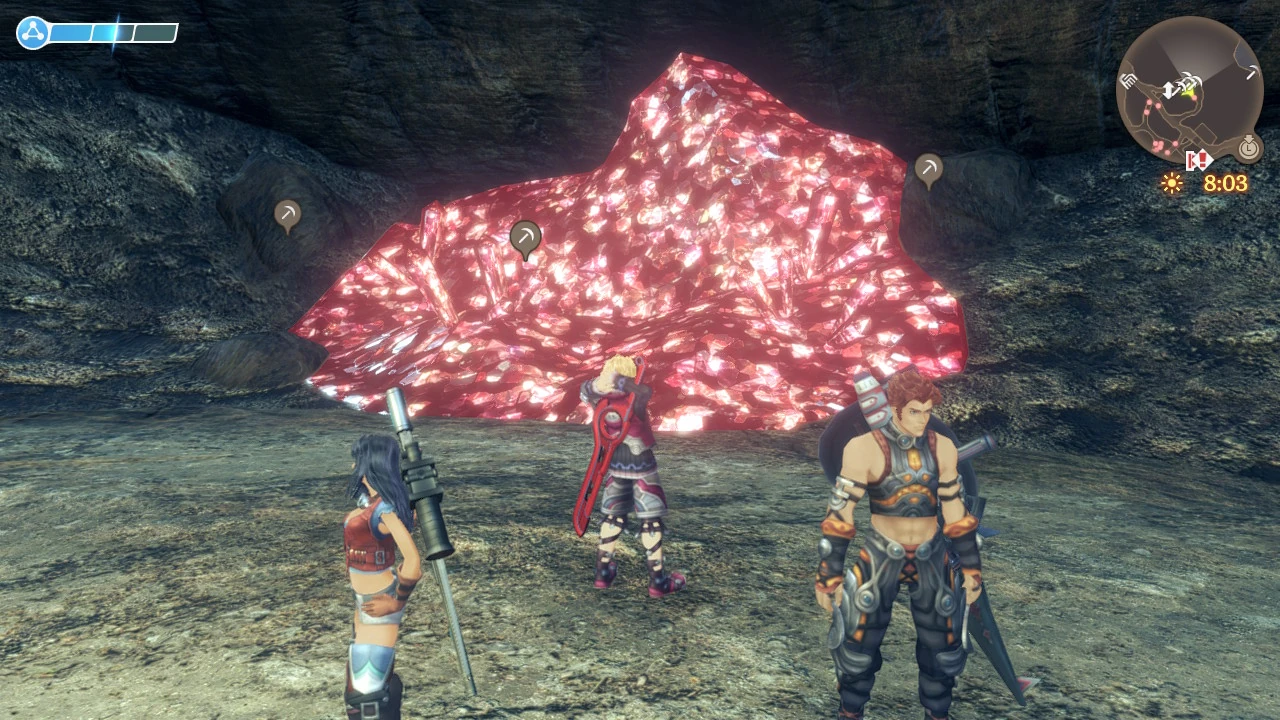
Task: Click the in-game time display showing 8:03
Action: click(1227, 183)
